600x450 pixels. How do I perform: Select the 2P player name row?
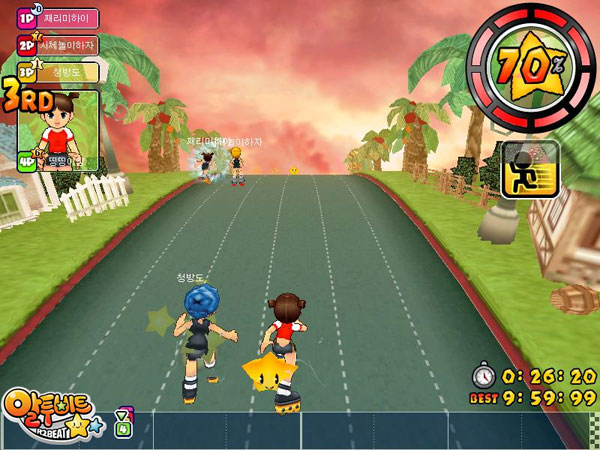60,45
